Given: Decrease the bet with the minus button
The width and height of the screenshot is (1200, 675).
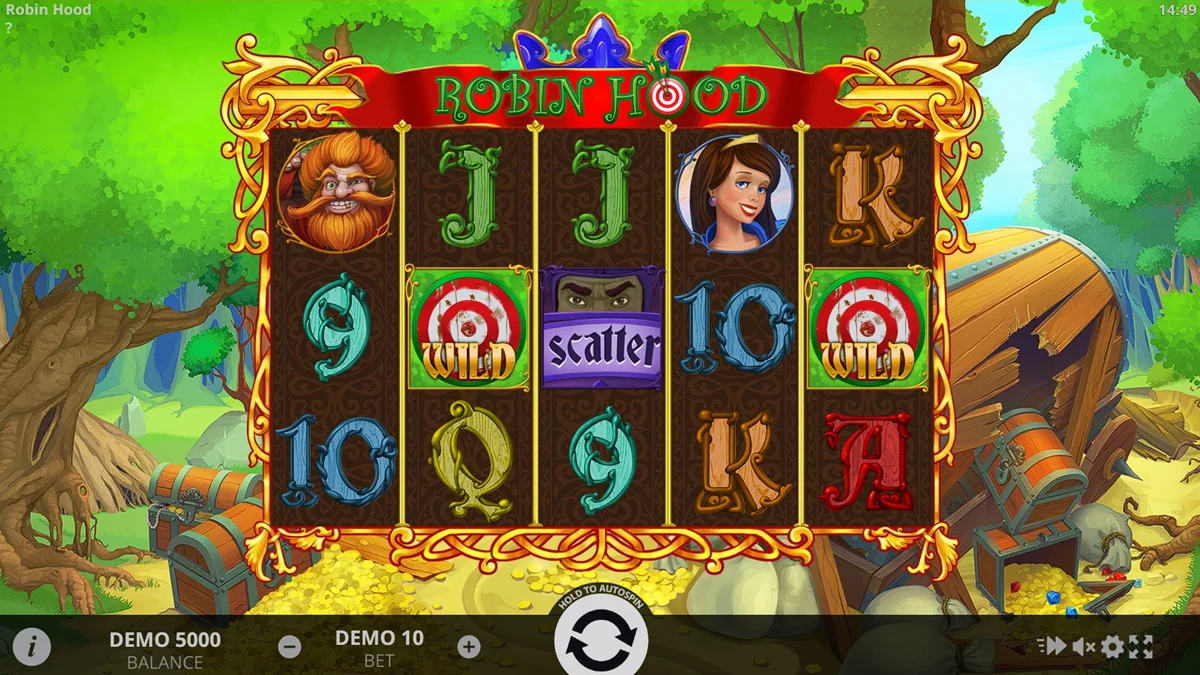Looking at the screenshot, I should 289,647.
